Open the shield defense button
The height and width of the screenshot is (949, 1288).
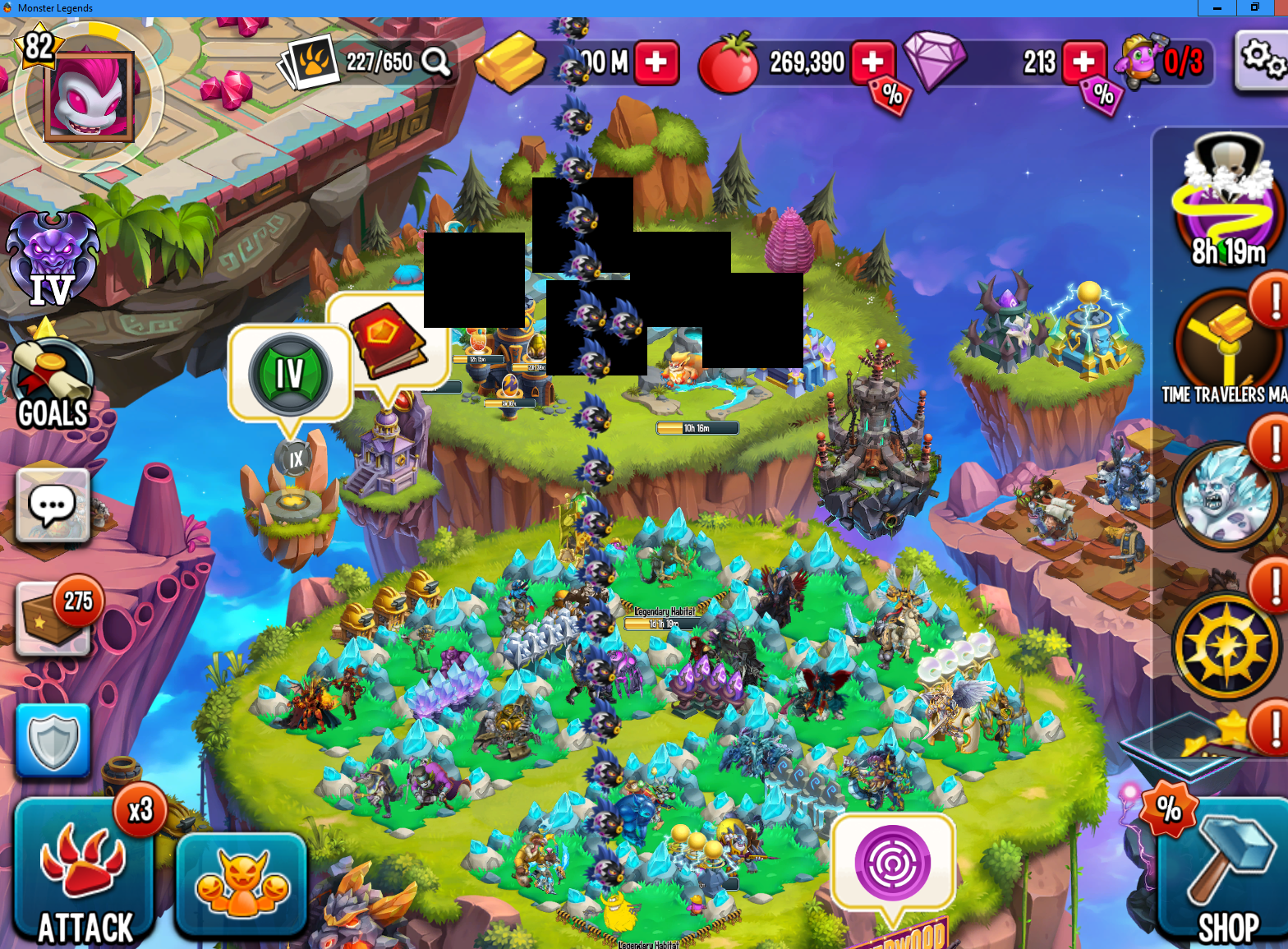[x=53, y=740]
